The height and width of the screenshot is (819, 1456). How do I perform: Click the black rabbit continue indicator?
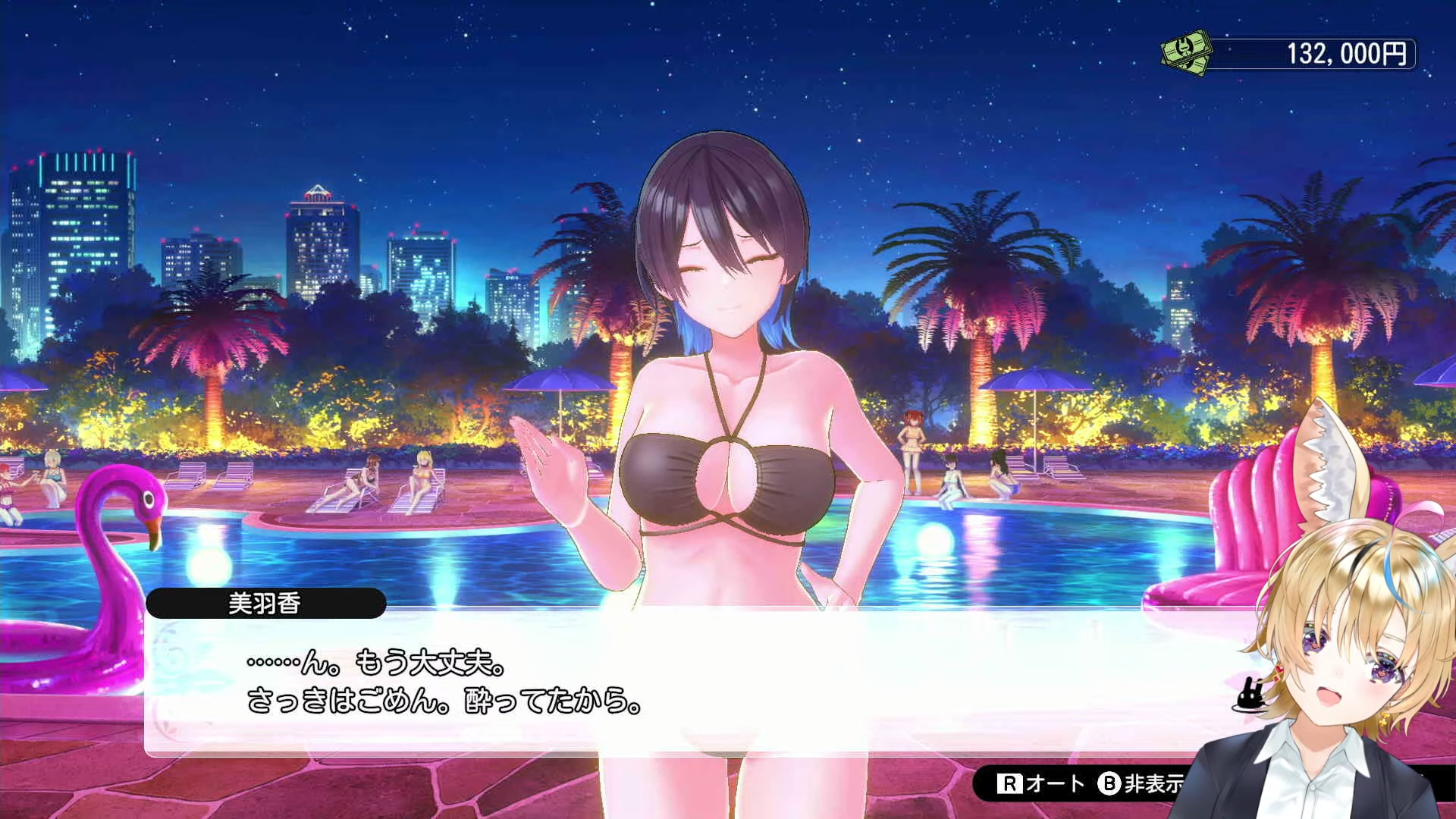[1249, 697]
